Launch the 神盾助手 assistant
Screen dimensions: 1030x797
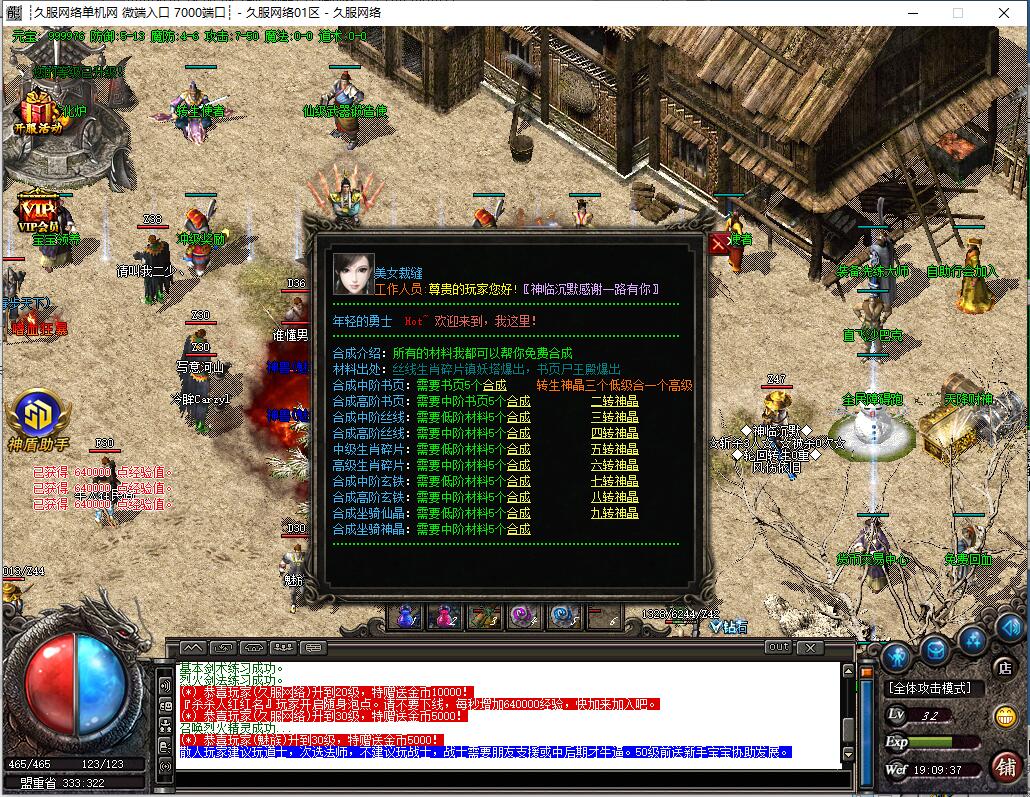click(x=38, y=420)
